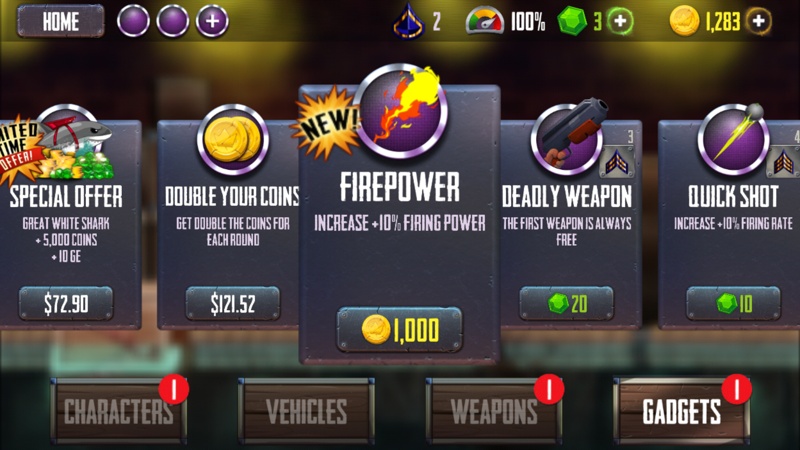Screen dimensions: 800x450
Task: Open the Vehicles tab
Action: coord(306,411)
